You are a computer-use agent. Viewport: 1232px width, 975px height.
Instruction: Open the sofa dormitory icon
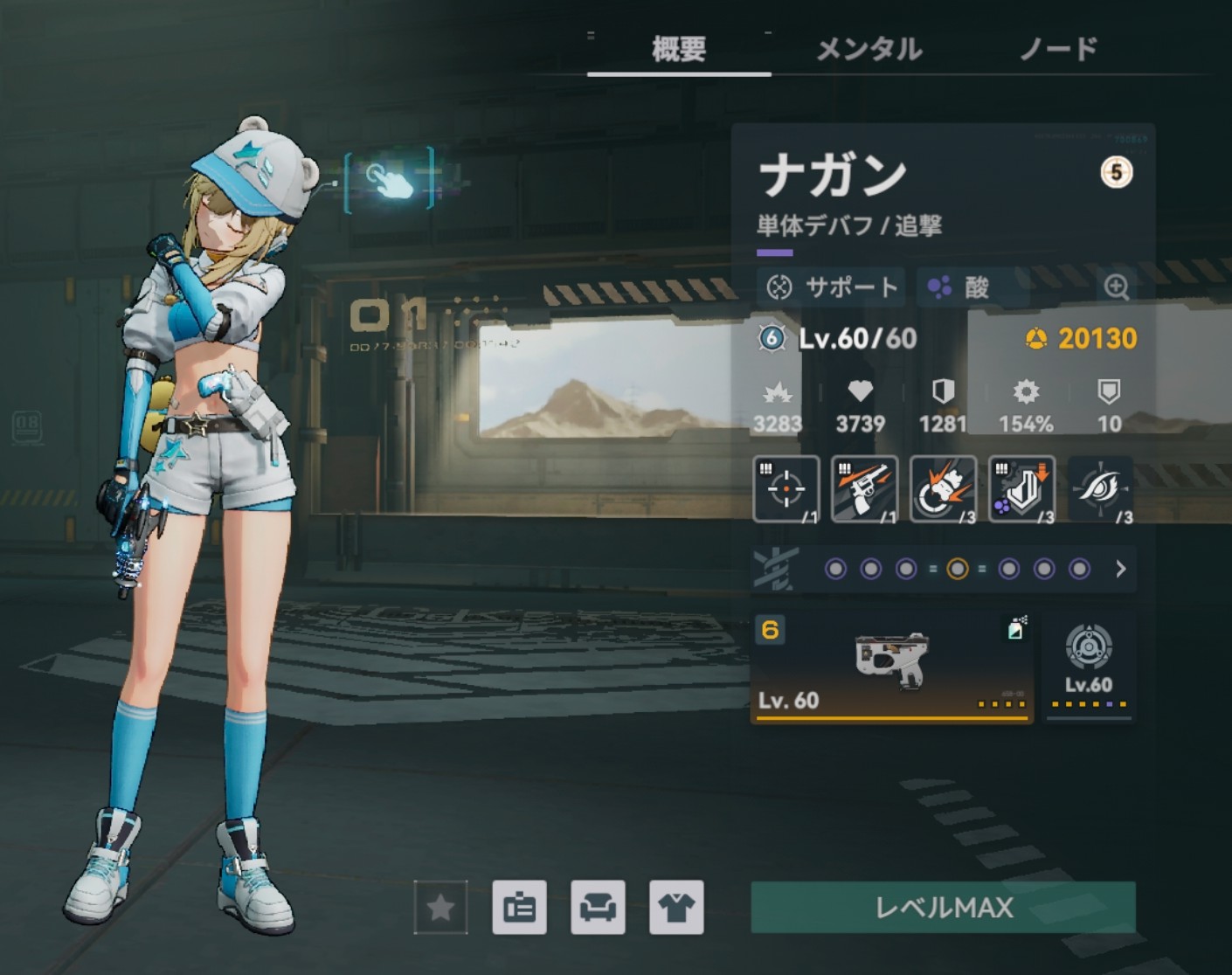click(598, 908)
